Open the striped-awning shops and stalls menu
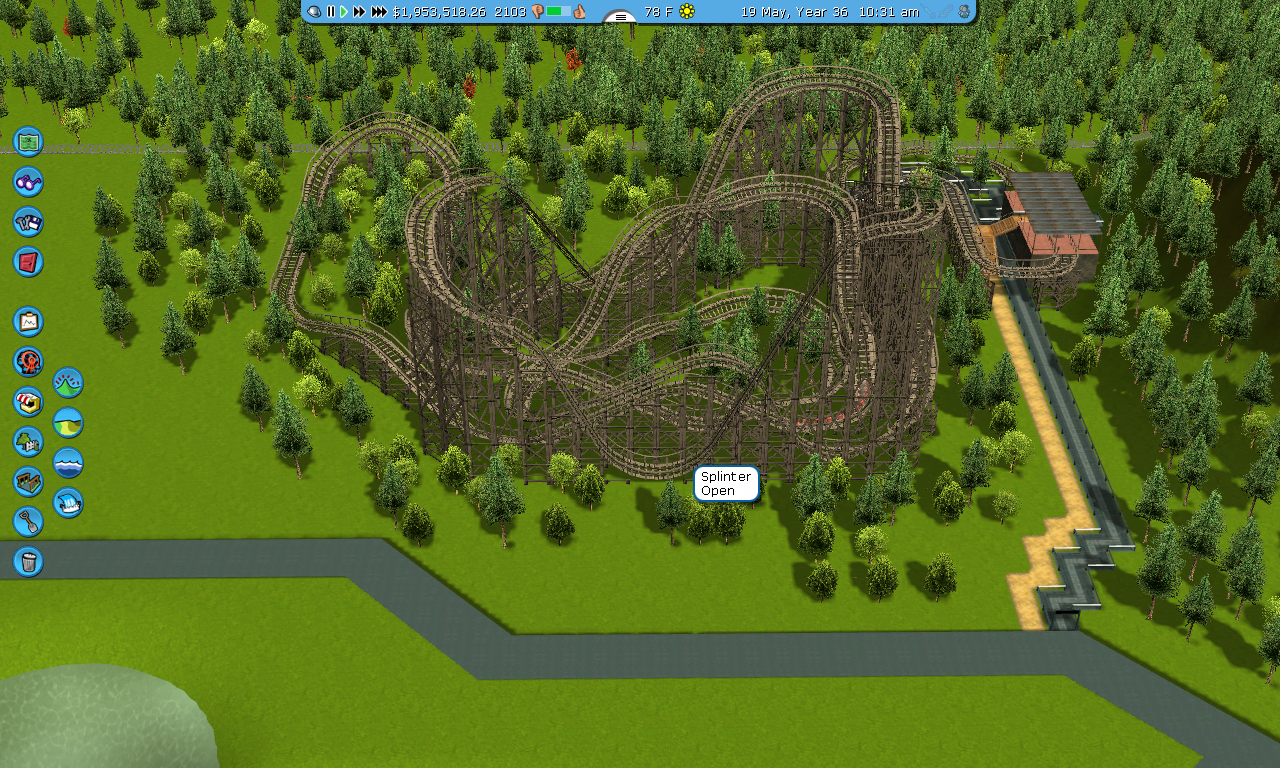 click(x=28, y=401)
